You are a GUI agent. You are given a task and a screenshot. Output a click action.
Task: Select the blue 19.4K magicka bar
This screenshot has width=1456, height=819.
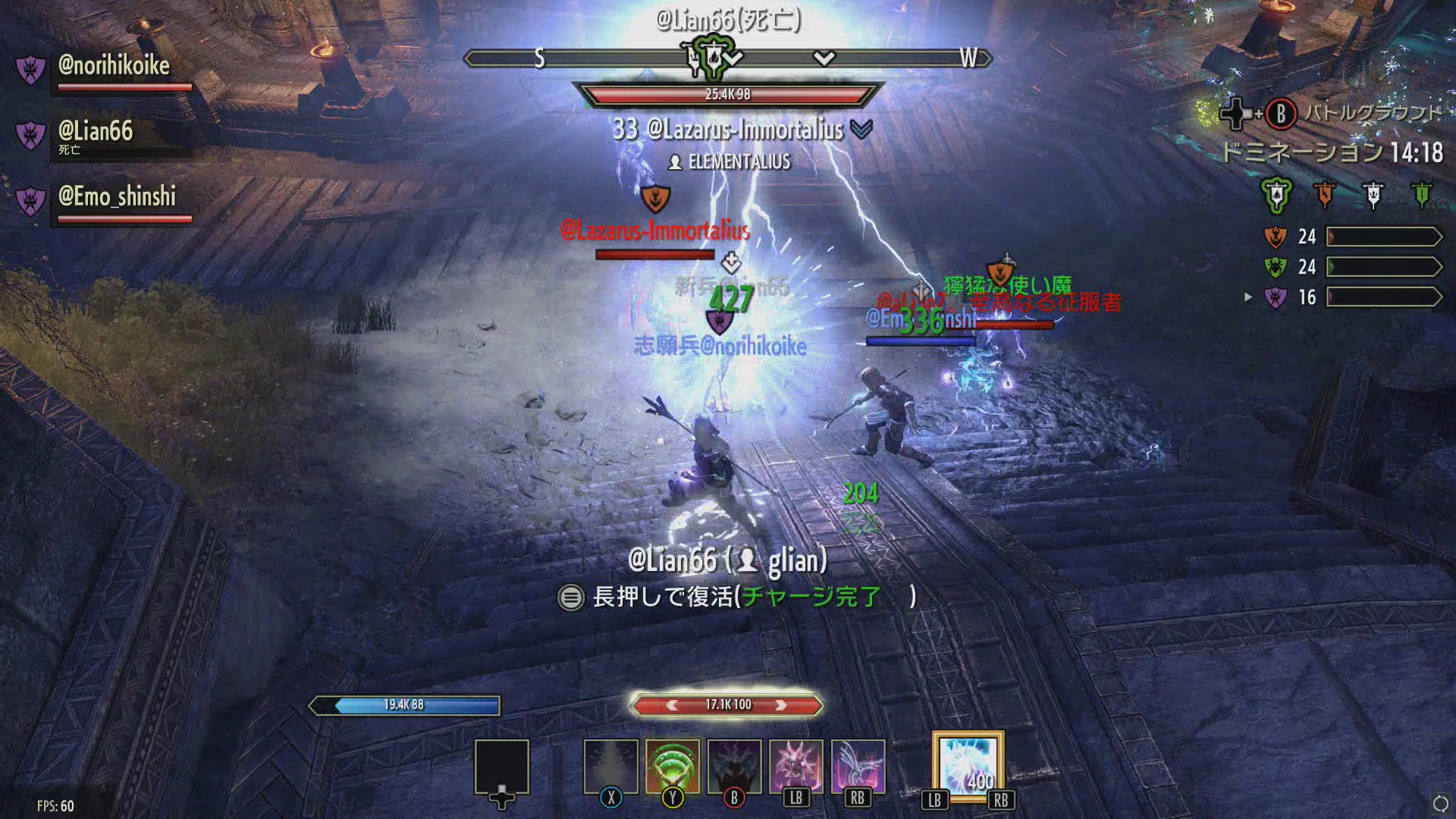[406, 704]
